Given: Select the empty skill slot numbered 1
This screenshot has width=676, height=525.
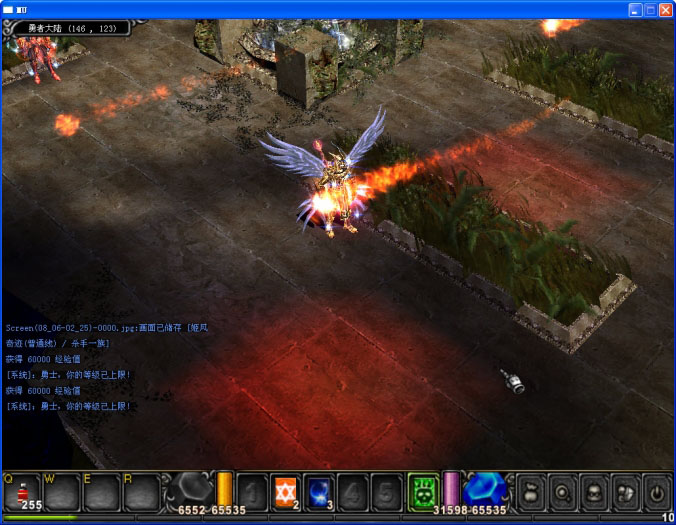Looking at the screenshot, I should (x=253, y=493).
